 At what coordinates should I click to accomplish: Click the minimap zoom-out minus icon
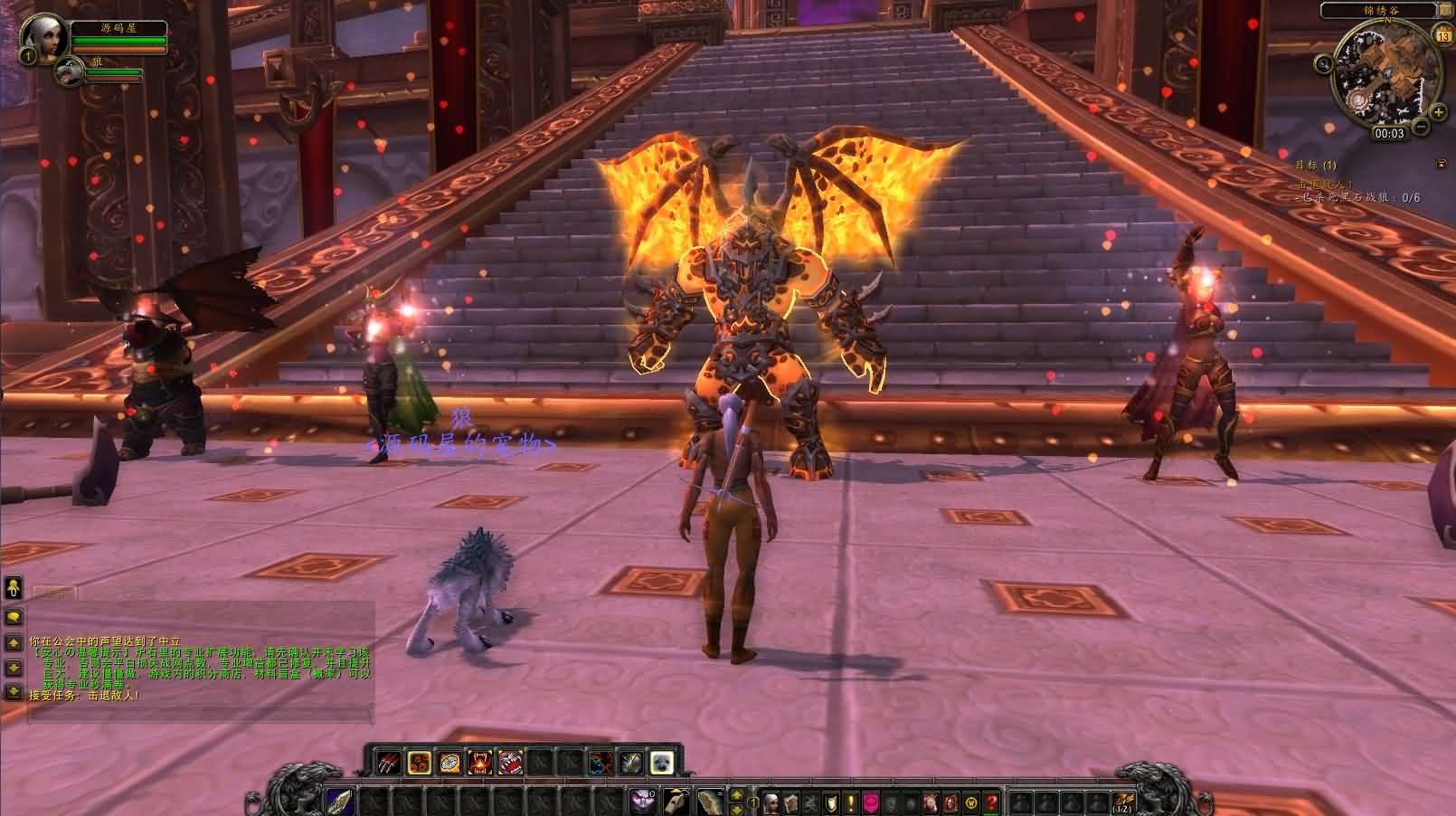coord(1420,126)
